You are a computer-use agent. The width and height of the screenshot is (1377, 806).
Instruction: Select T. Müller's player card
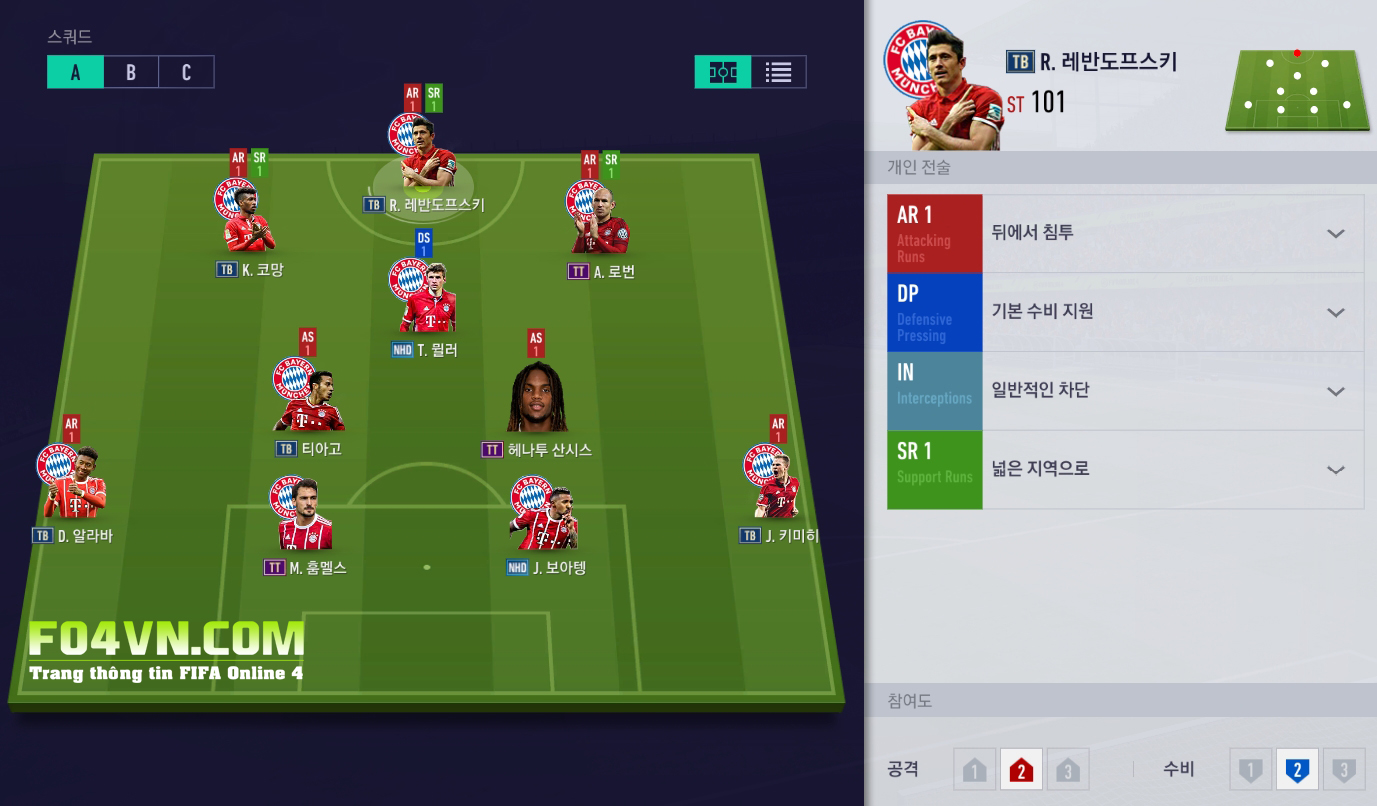[424, 300]
